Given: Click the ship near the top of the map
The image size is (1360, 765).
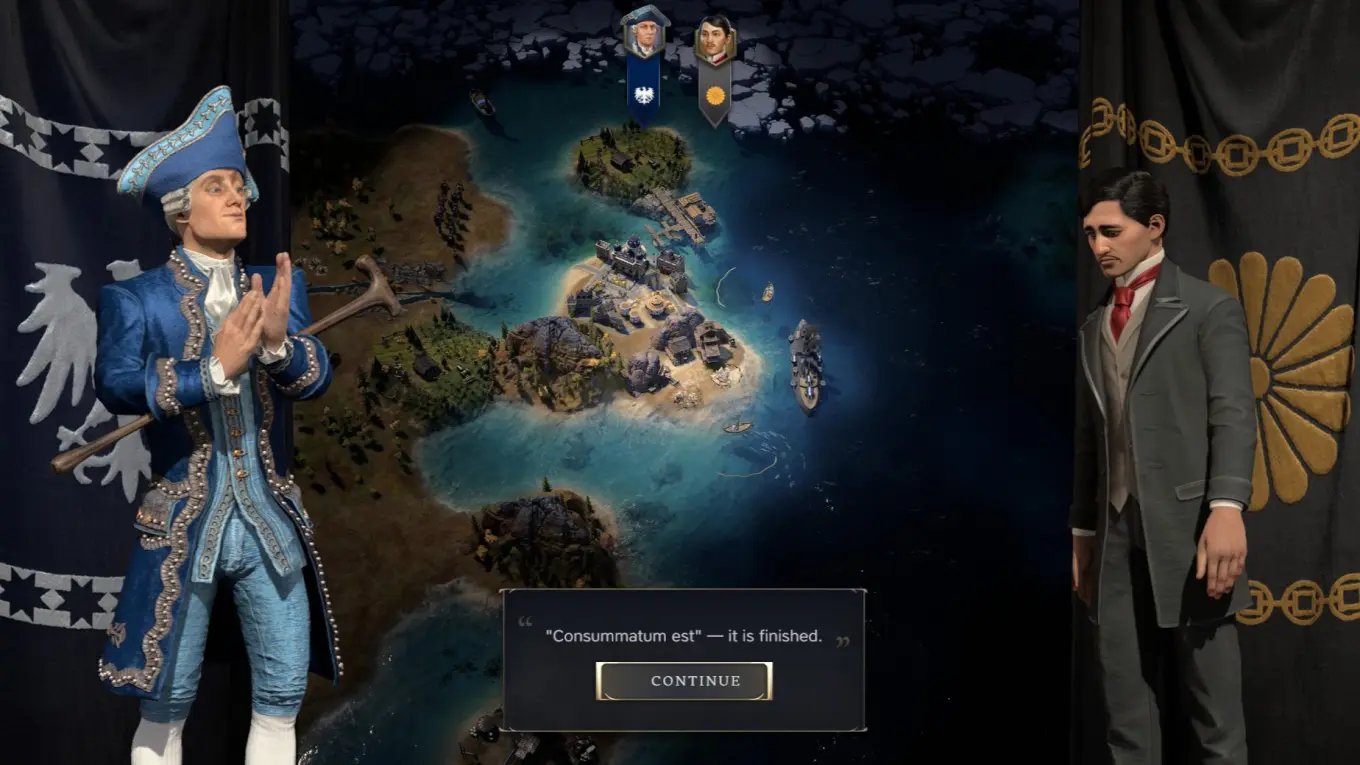Looking at the screenshot, I should [x=483, y=100].
